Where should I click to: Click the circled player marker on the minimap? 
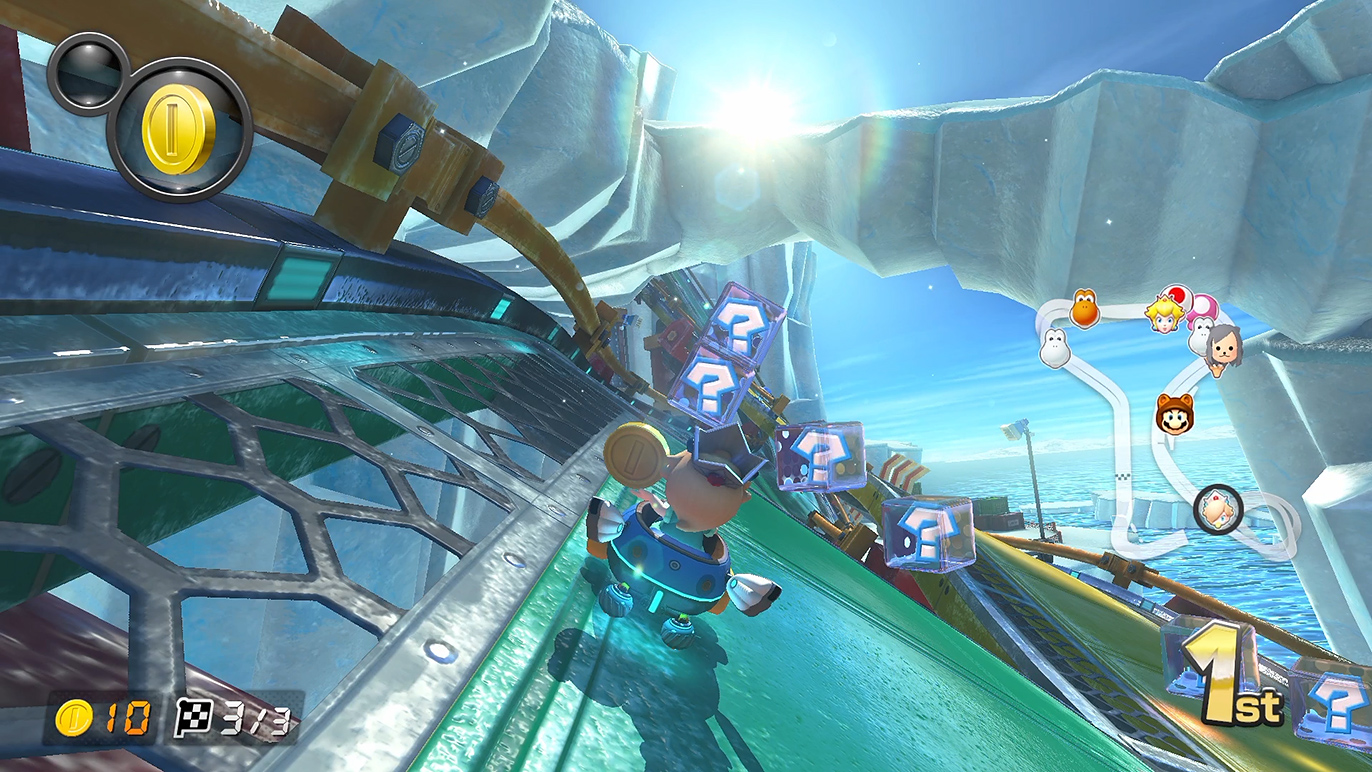(1218, 509)
